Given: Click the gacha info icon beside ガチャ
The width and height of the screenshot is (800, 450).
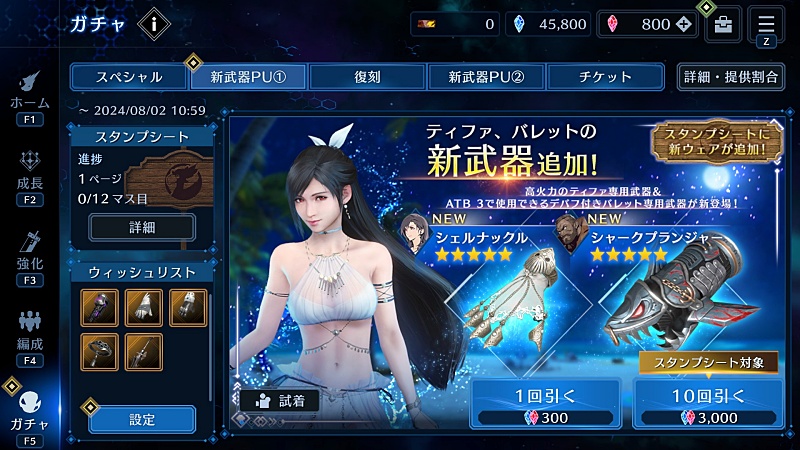Looking at the screenshot, I should pos(153,23).
